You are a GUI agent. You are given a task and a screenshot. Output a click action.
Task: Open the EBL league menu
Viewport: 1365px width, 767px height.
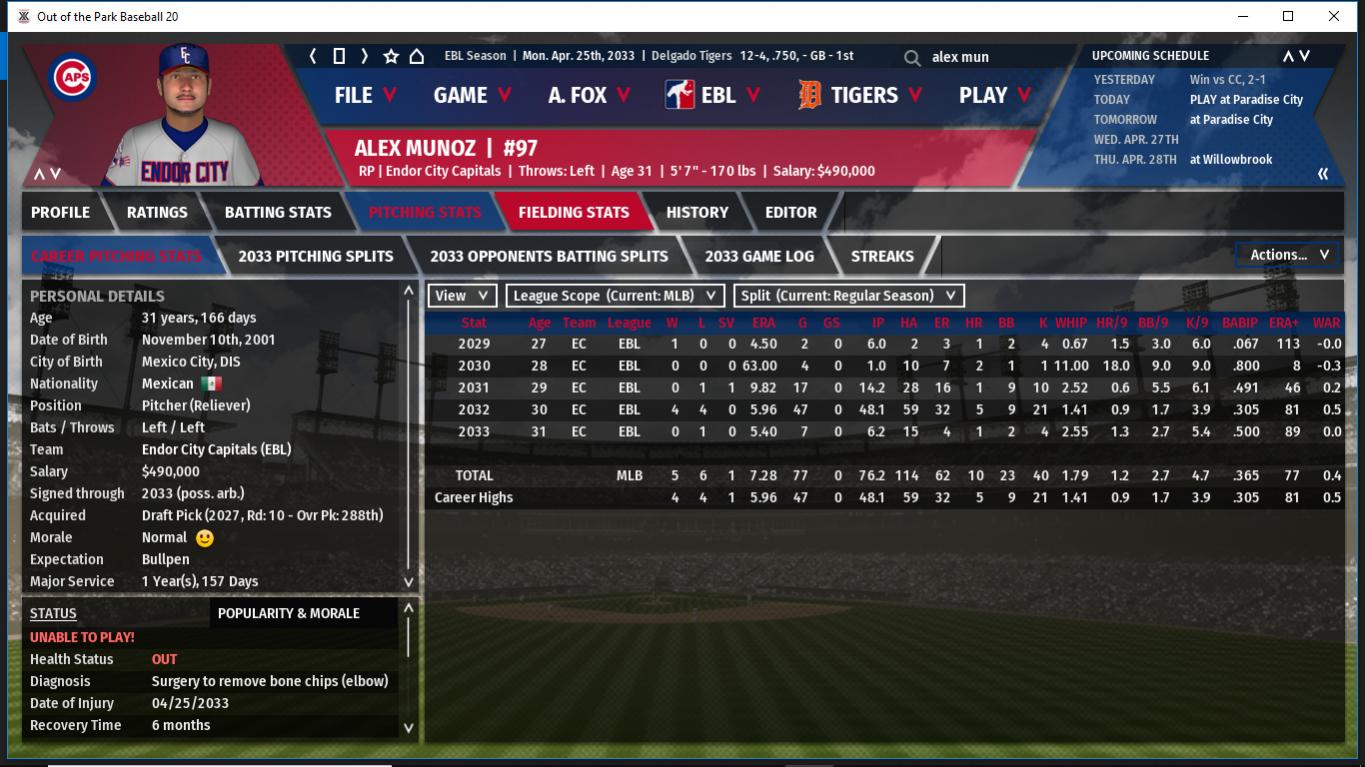click(712, 95)
